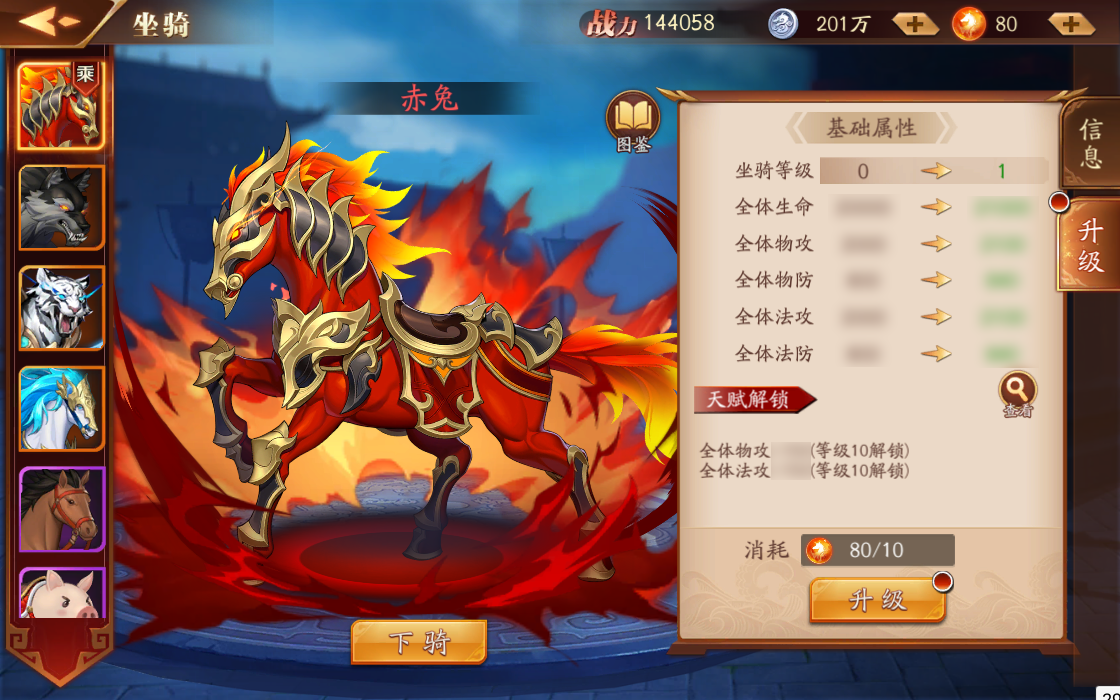The image size is (1120, 700).
Task: Click the 升级 upgrade button
Action: (x=877, y=600)
